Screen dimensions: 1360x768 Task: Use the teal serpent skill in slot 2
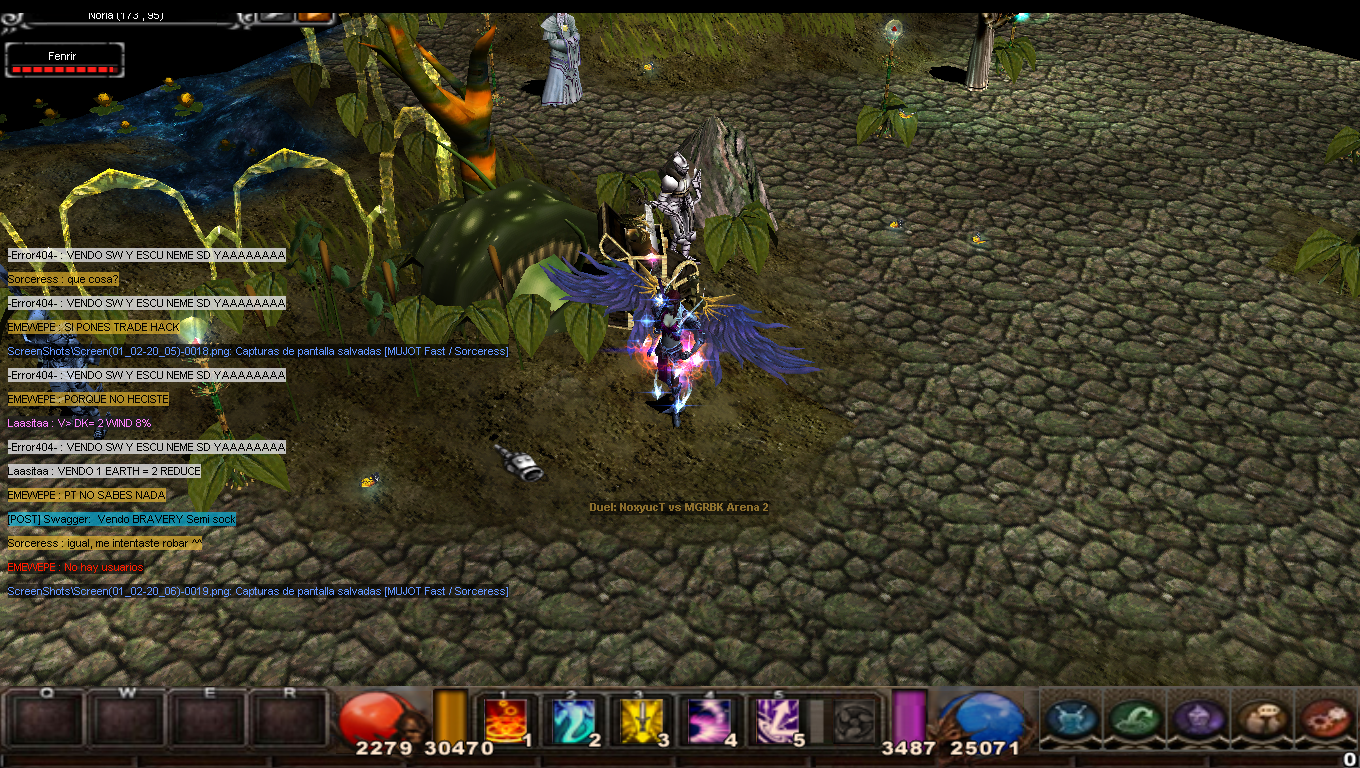[x=574, y=720]
